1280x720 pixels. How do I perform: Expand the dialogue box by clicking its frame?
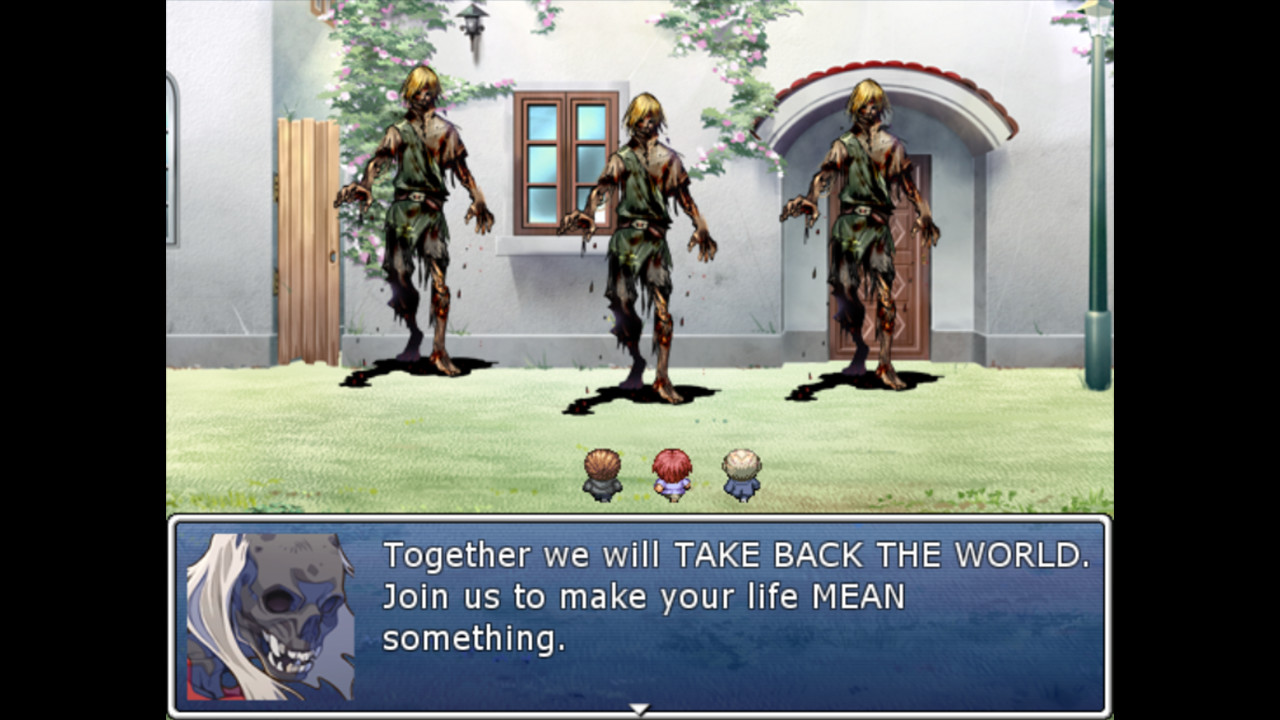click(640, 522)
